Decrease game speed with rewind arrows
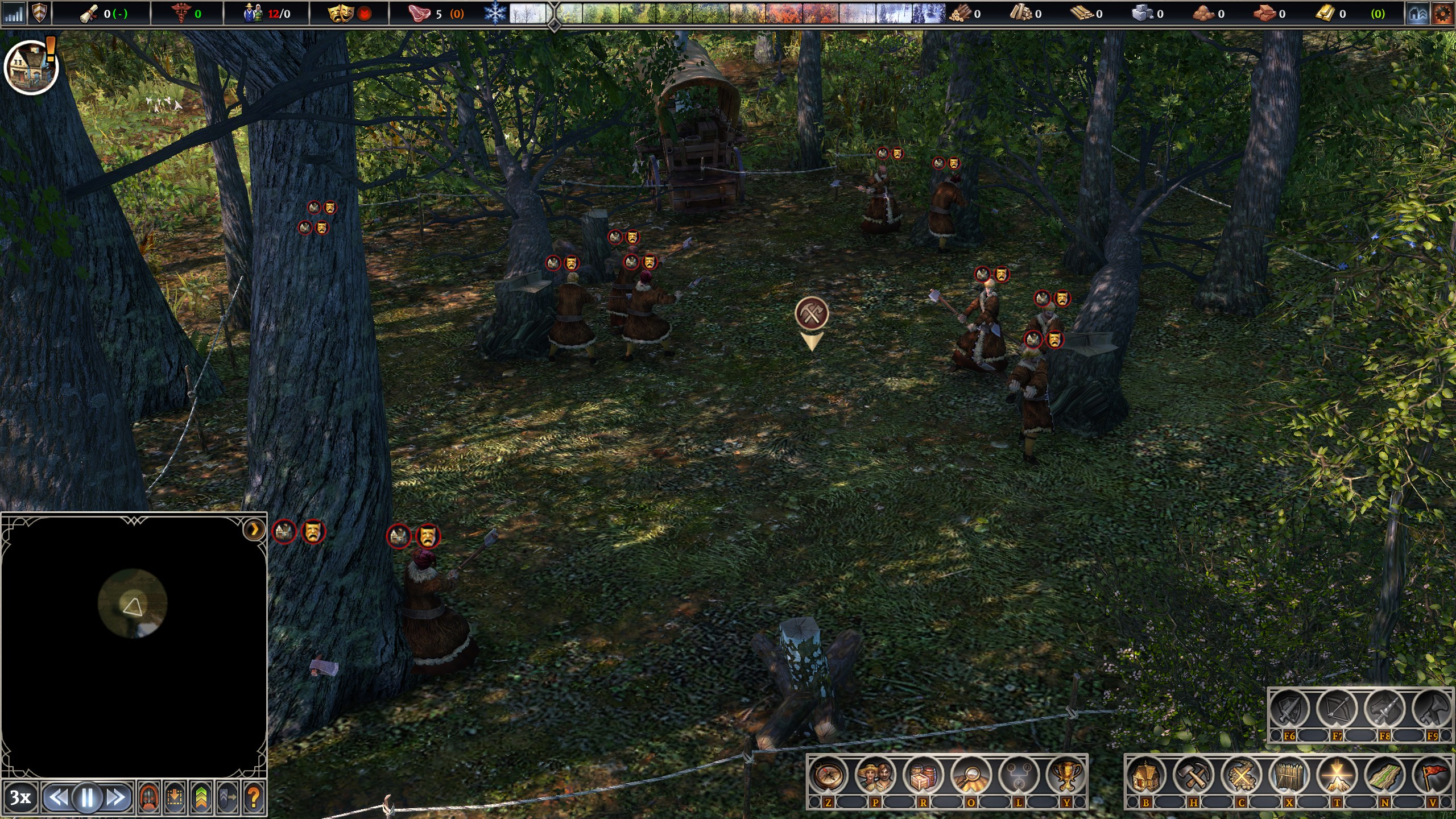 (x=59, y=798)
